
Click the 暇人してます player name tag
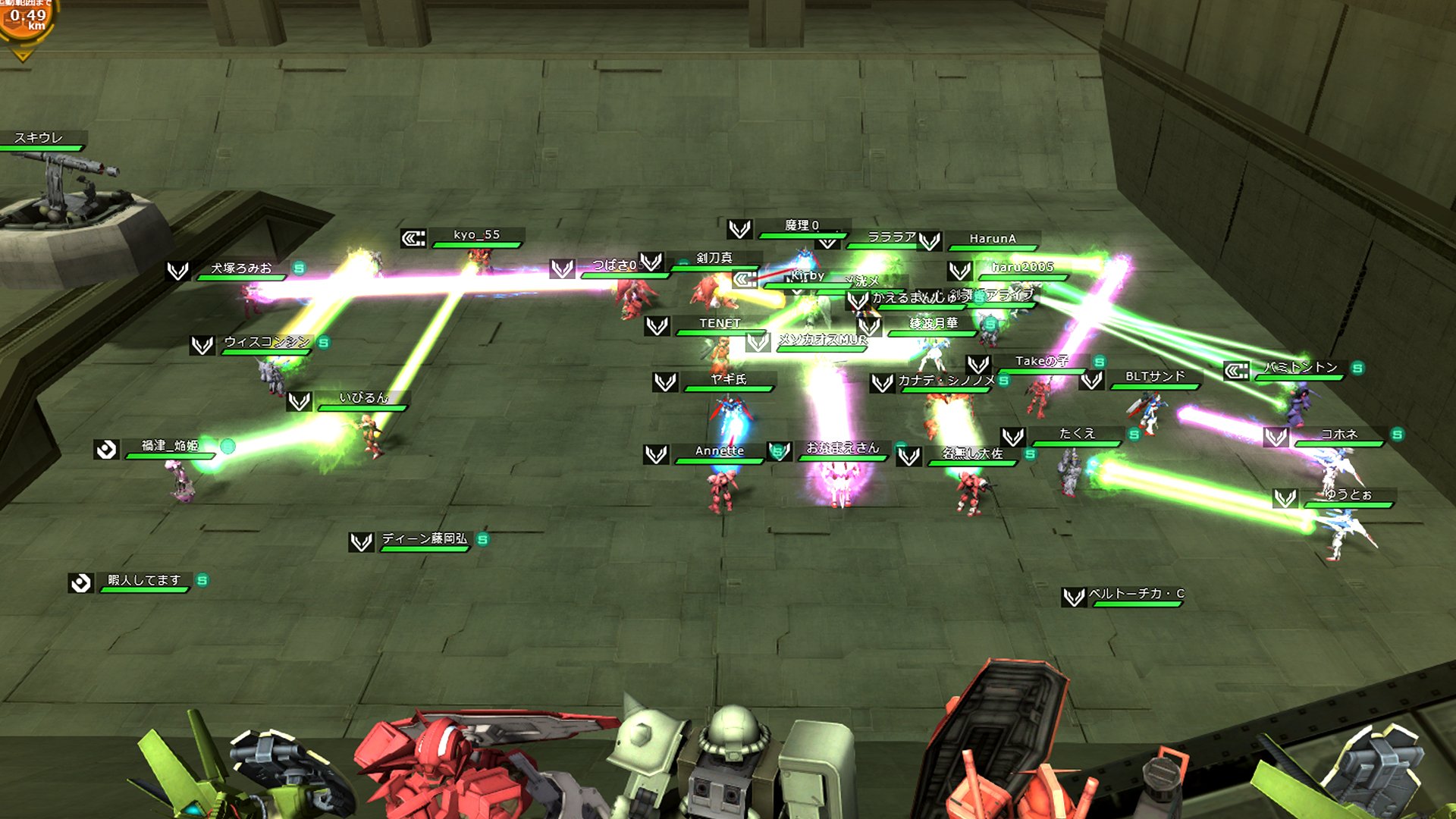pos(144,581)
